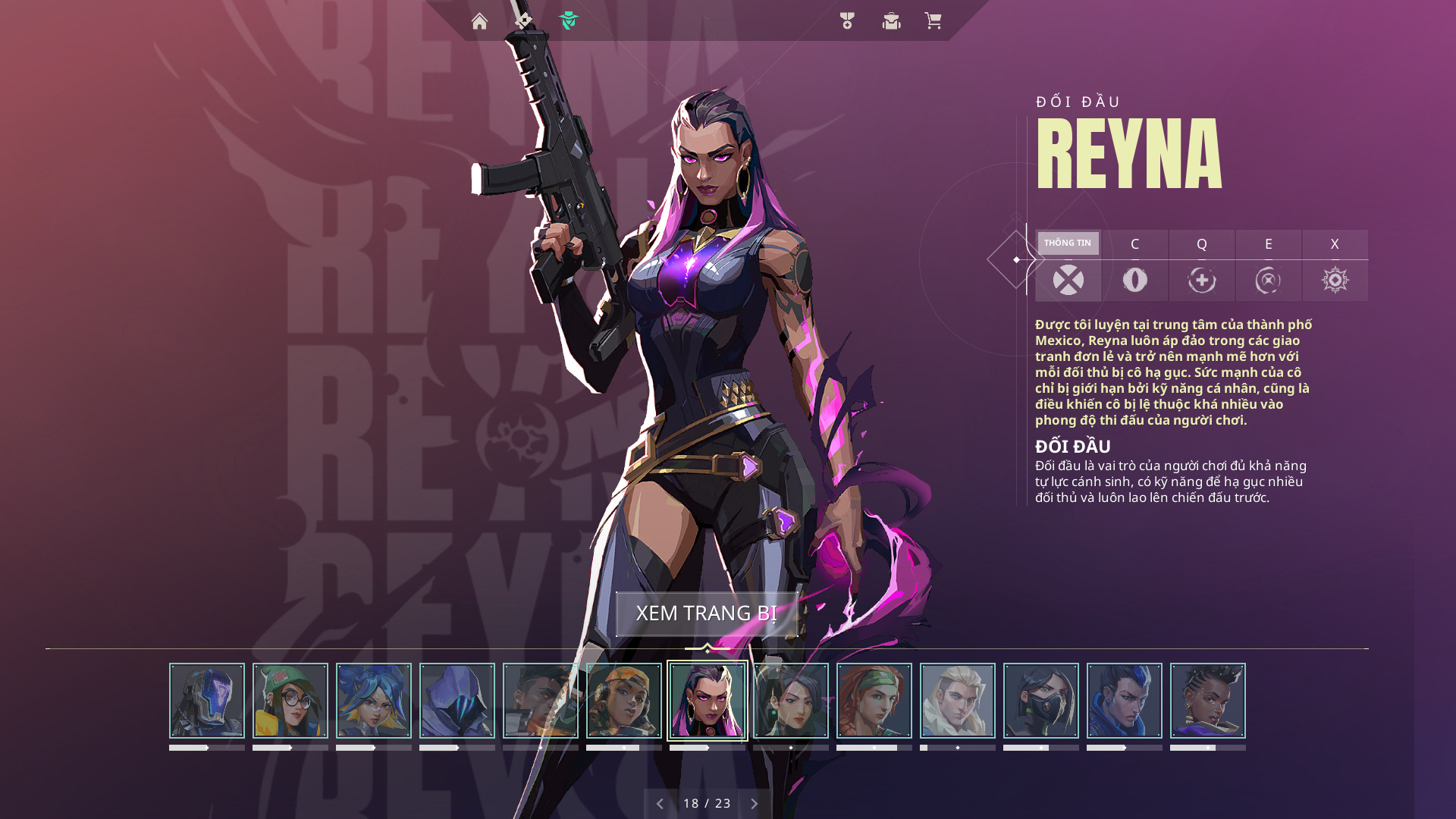Go to the next agent page arrow
Viewport: 1456px width, 819px height.
[755, 804]
